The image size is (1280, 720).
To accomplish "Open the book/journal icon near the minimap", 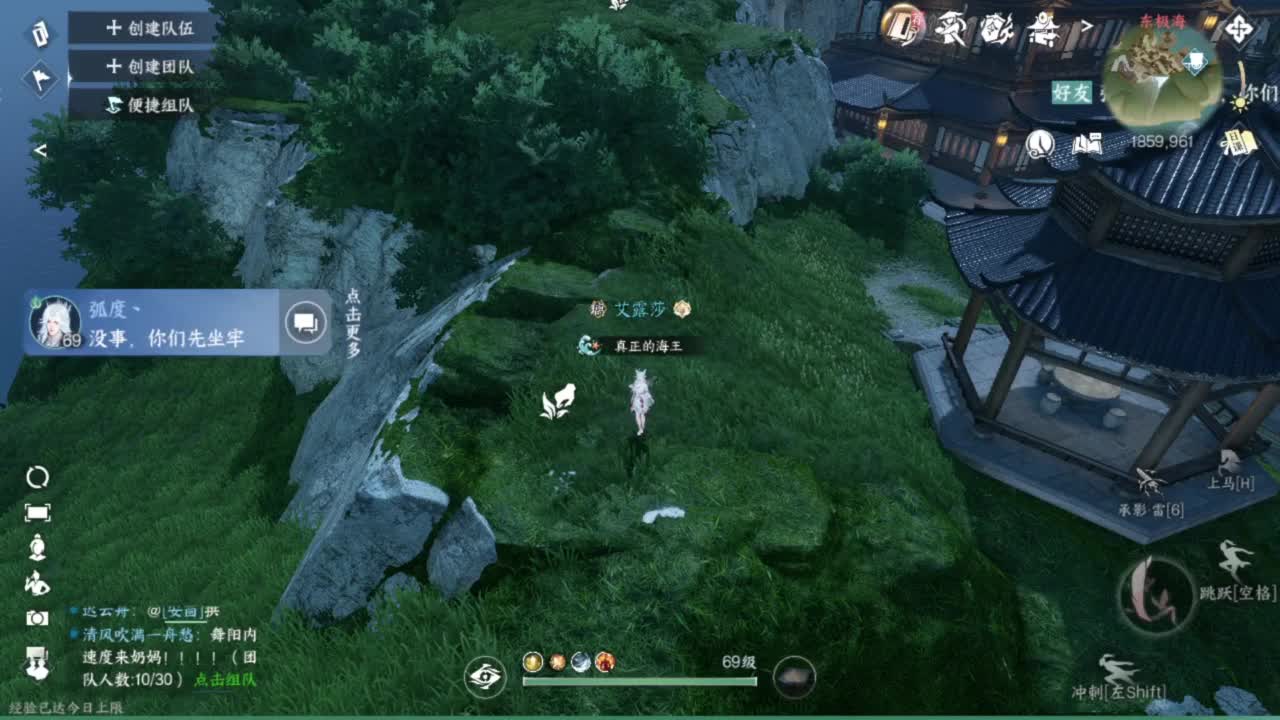I will click(1087, 143).
